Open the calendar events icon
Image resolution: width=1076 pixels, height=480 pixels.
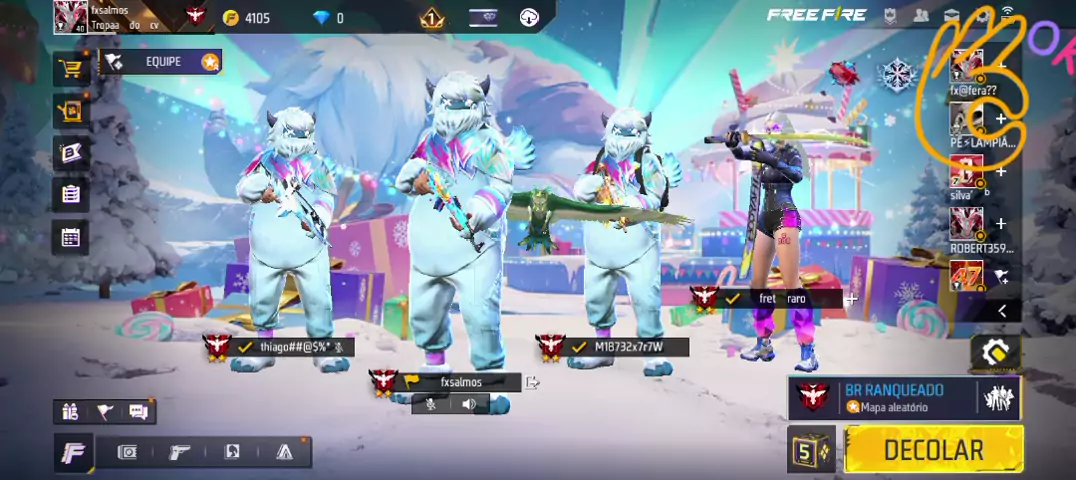(70, 237)
